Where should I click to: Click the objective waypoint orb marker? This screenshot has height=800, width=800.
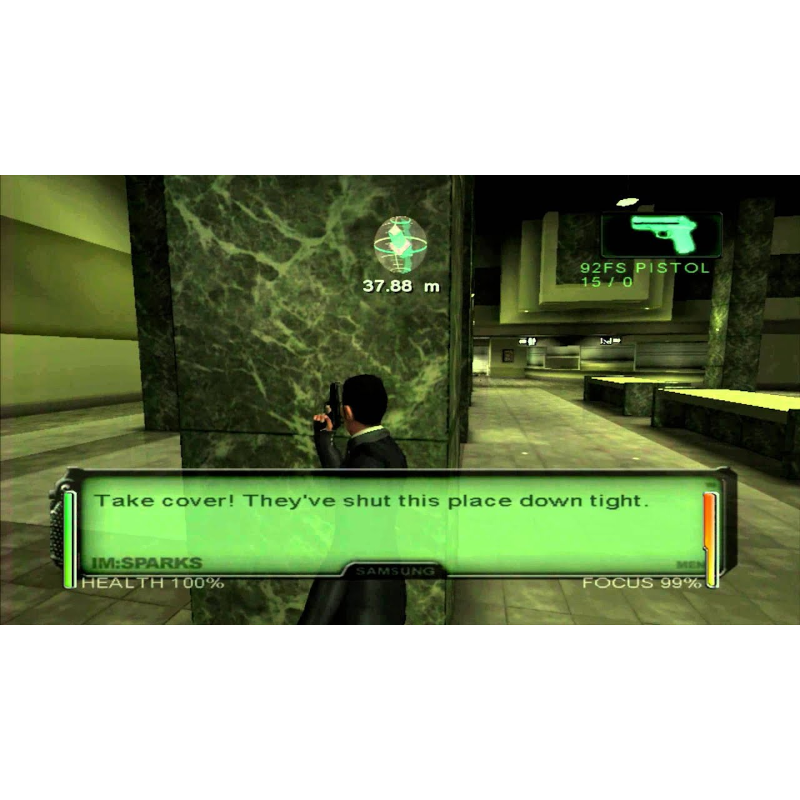tap(402, 245)
